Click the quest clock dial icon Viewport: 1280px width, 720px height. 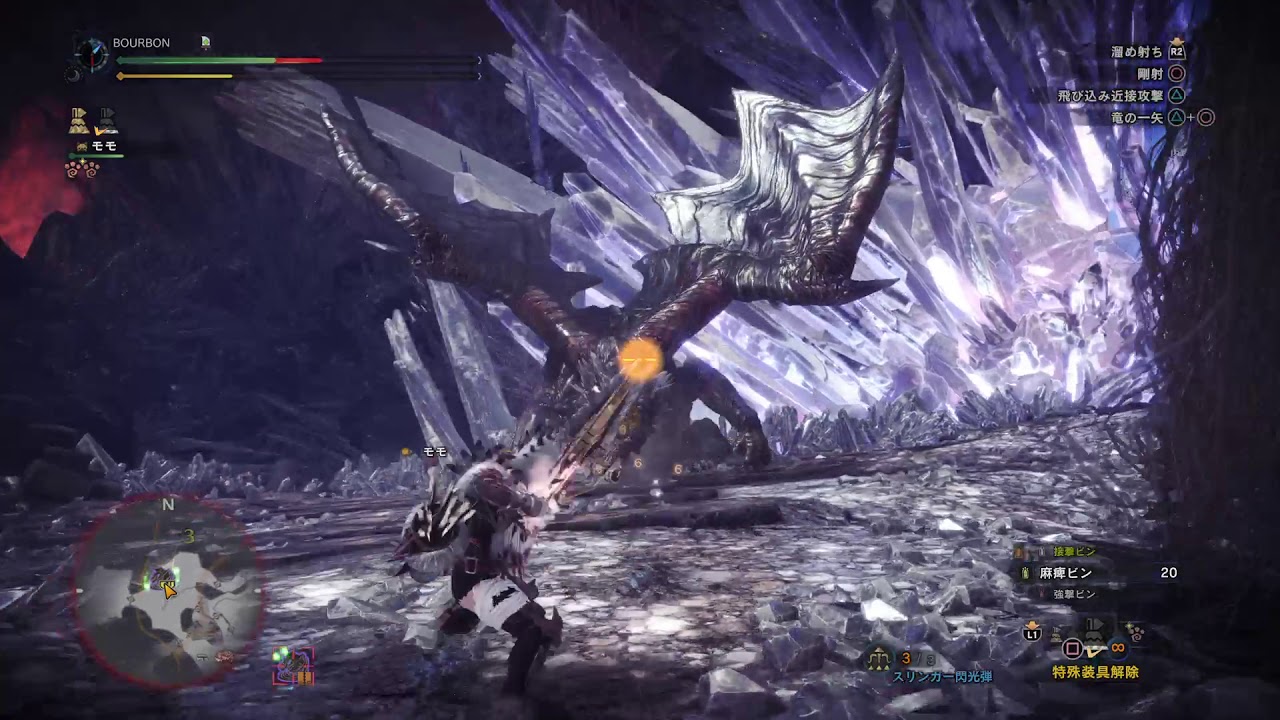pyautogui.click(x=92, y=53)
